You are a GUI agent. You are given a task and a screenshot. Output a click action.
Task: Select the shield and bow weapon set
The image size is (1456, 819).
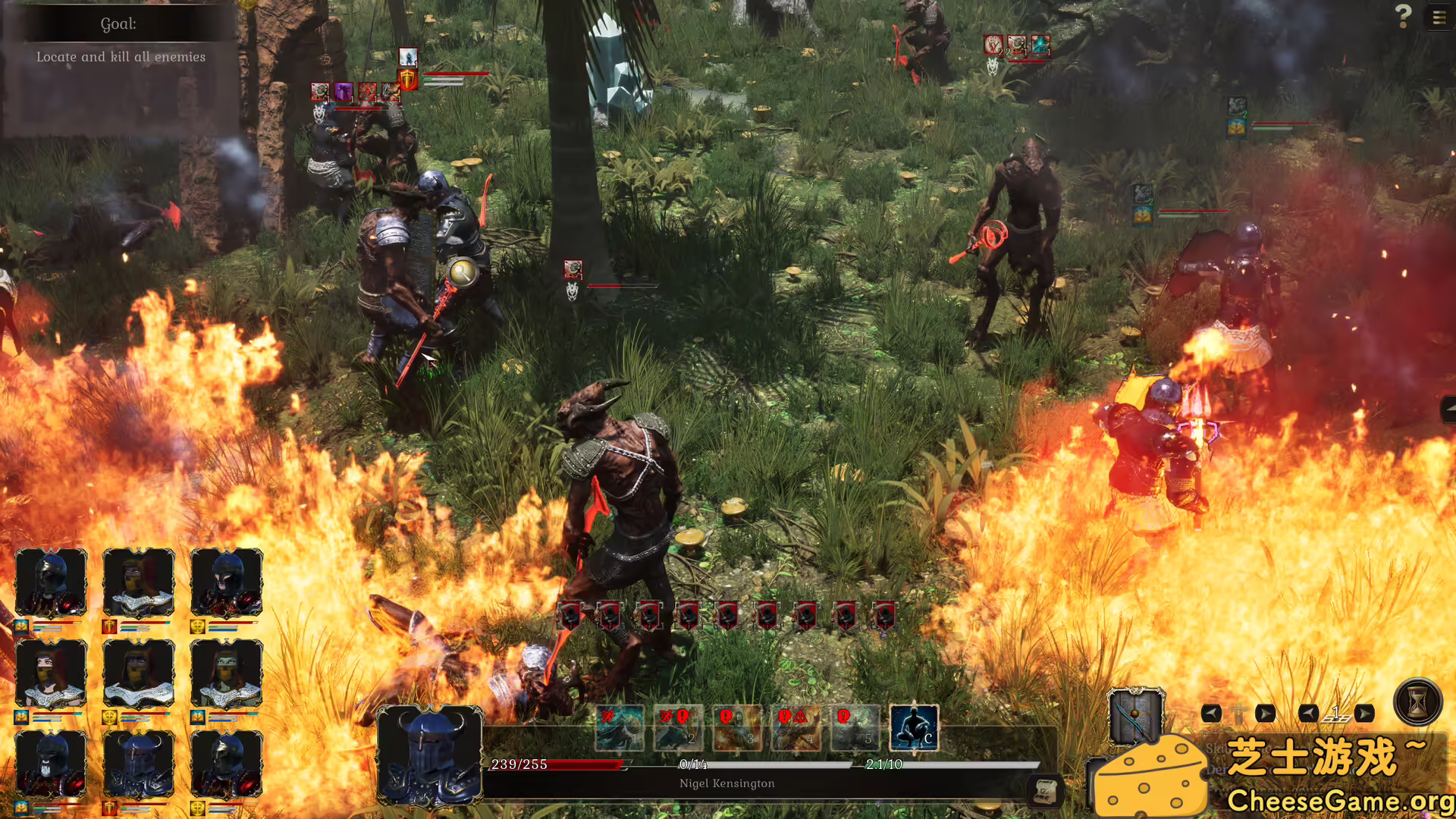tap(1134, 716)
